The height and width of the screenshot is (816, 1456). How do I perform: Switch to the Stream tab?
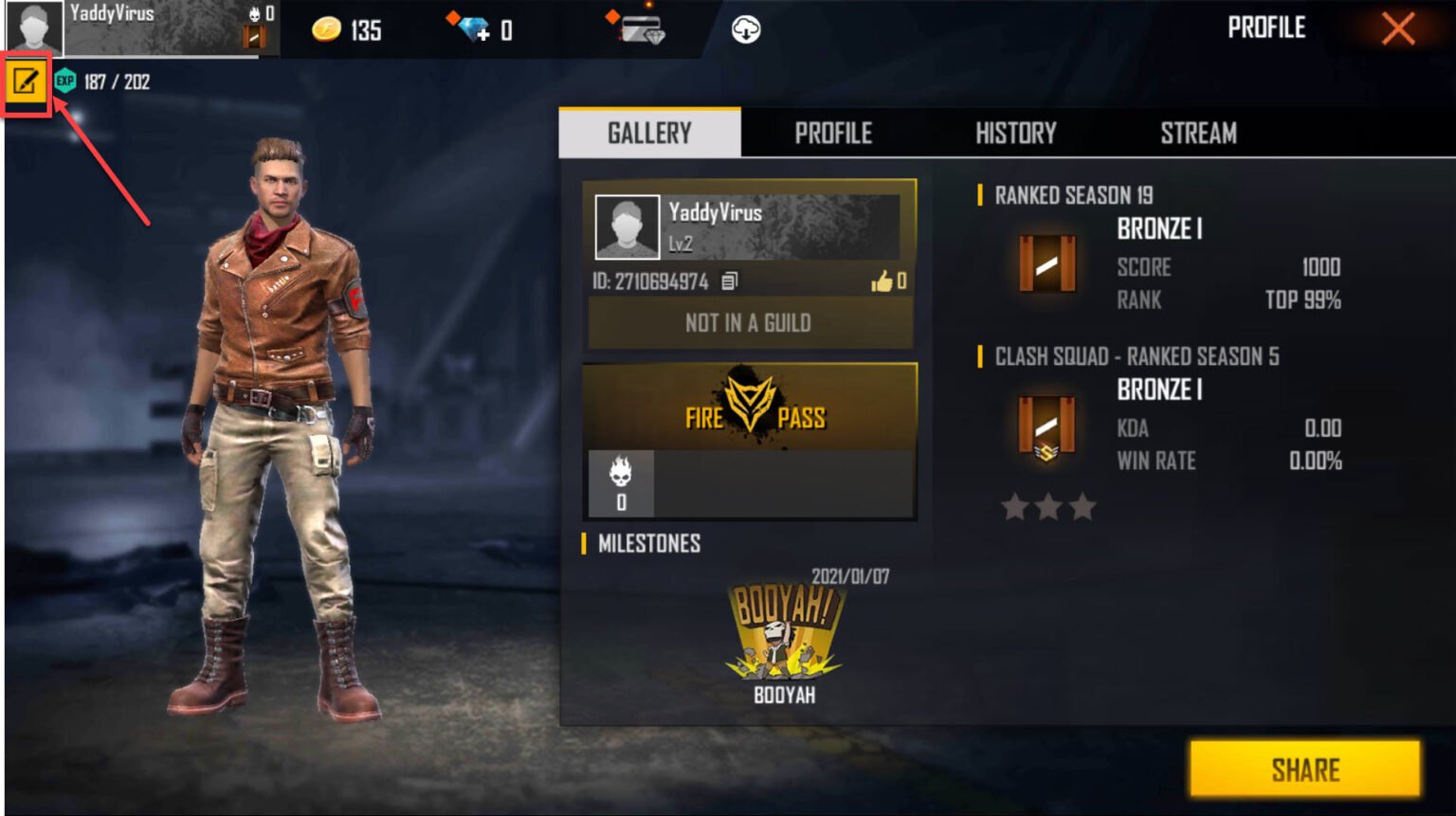[x=1198, y=133]
